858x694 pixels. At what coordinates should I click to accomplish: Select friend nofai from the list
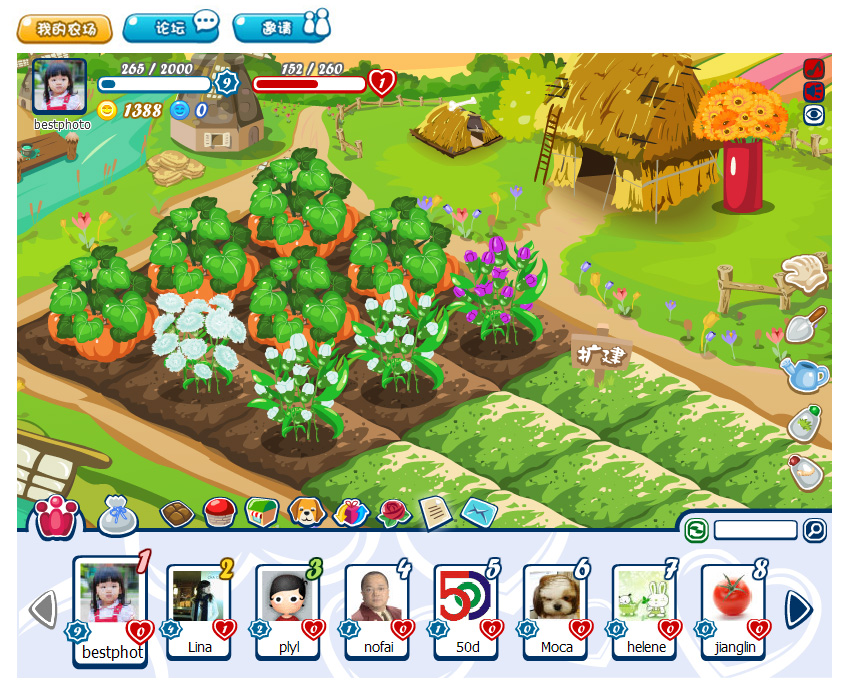[377, 606]
